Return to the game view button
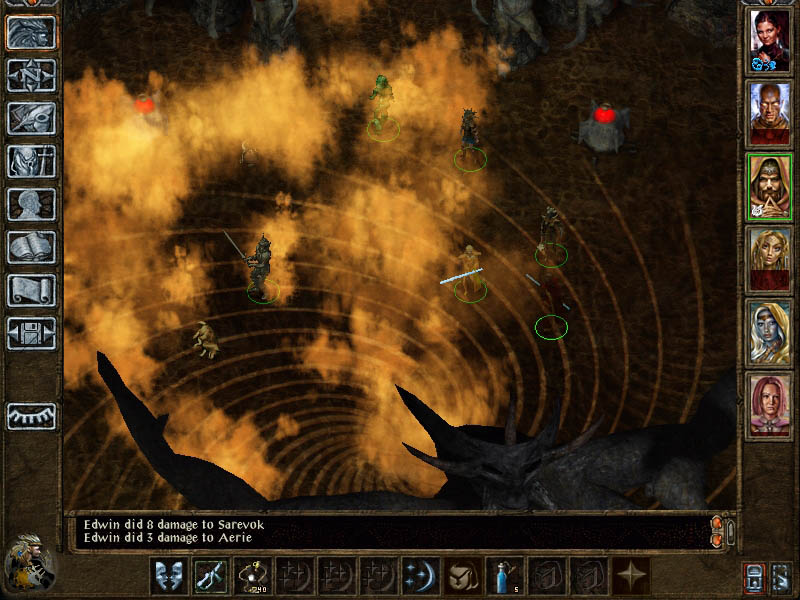Viewport: 800px width, 600px height. point(31,33)
